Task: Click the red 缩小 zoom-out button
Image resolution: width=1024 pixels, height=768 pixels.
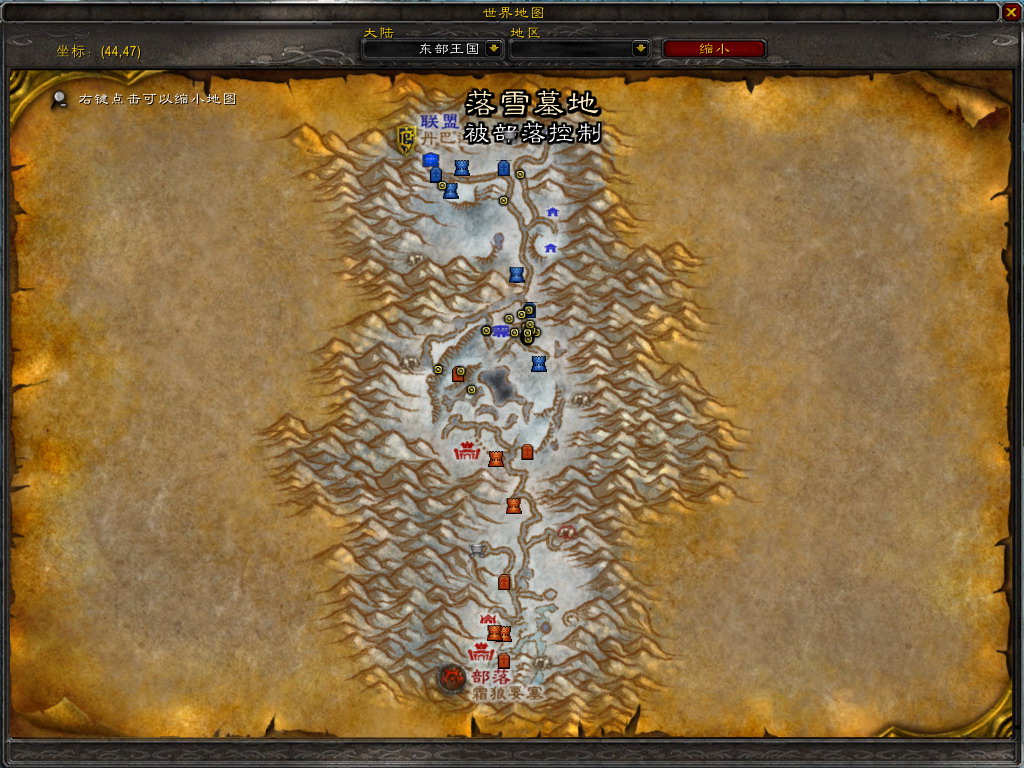Action: [714, 48]
